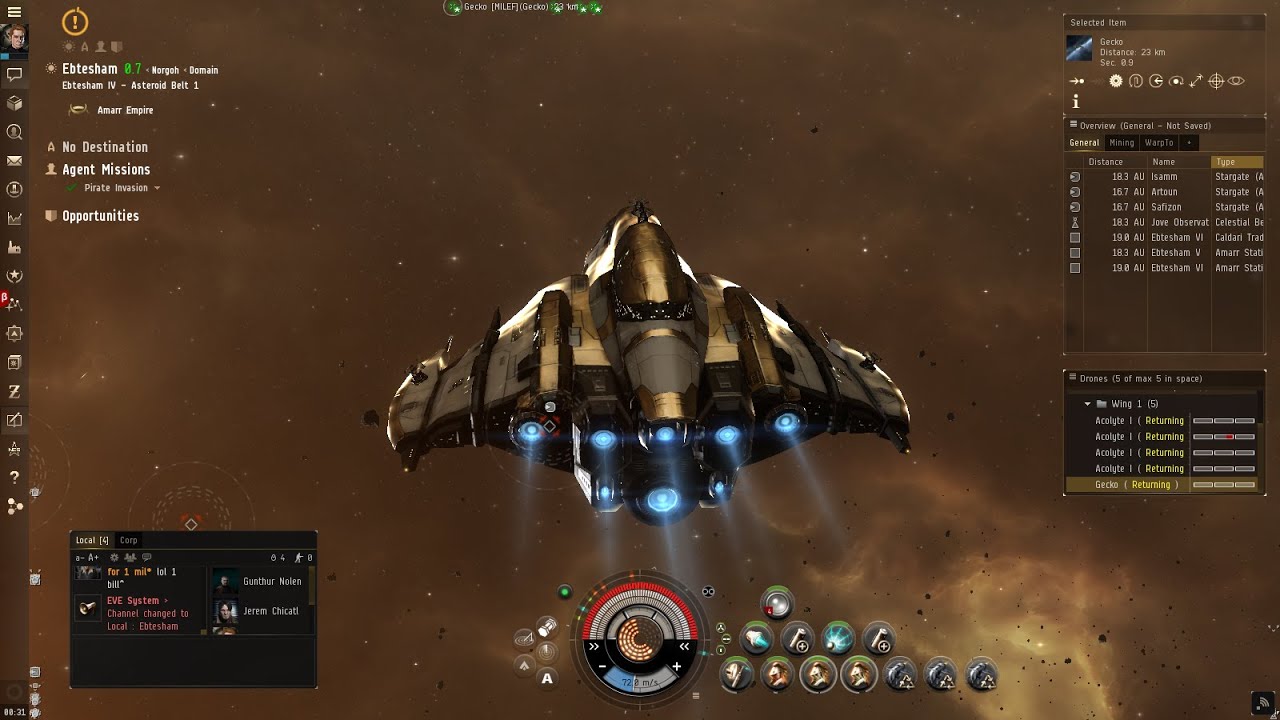The width and height of the screenshot is (1280, 720).
Task: Switch to the WarpTo overview tab
Action: coord(1159,143)
